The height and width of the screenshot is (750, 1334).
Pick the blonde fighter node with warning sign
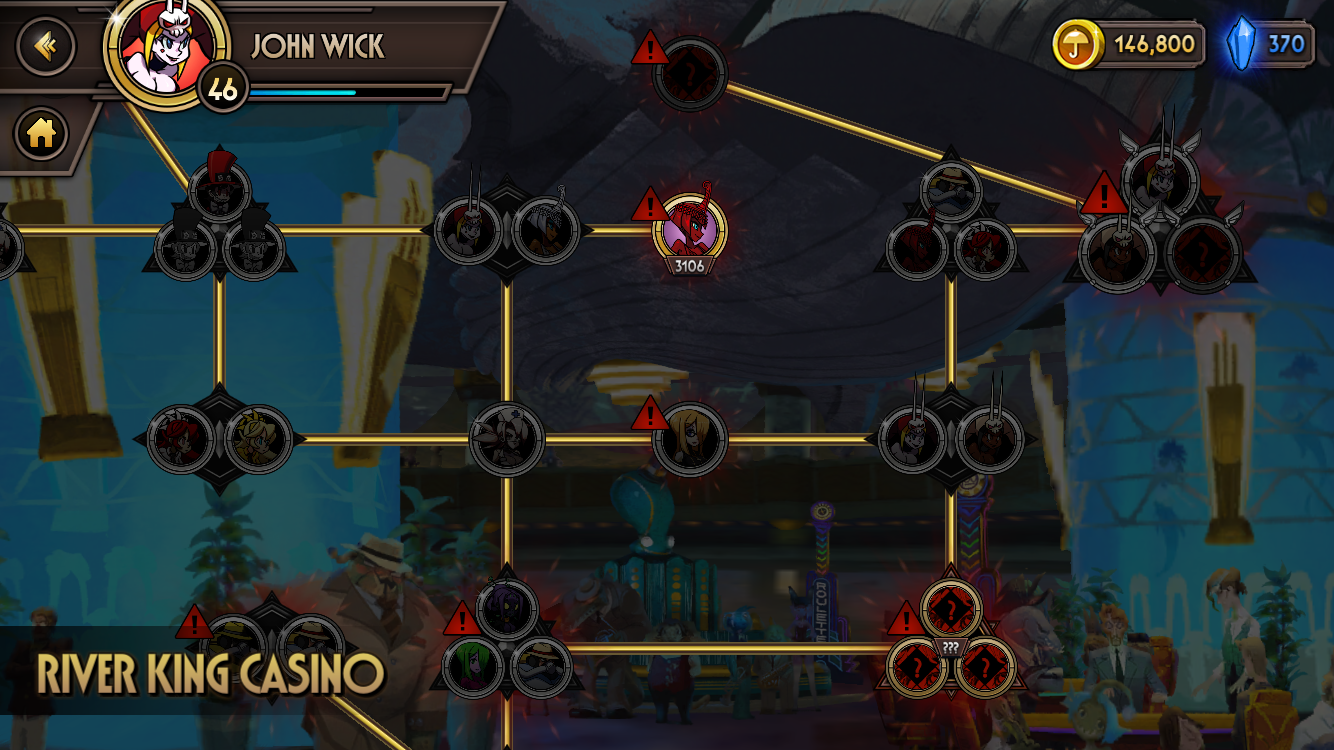pyautogui.click(x=689, y=438)
